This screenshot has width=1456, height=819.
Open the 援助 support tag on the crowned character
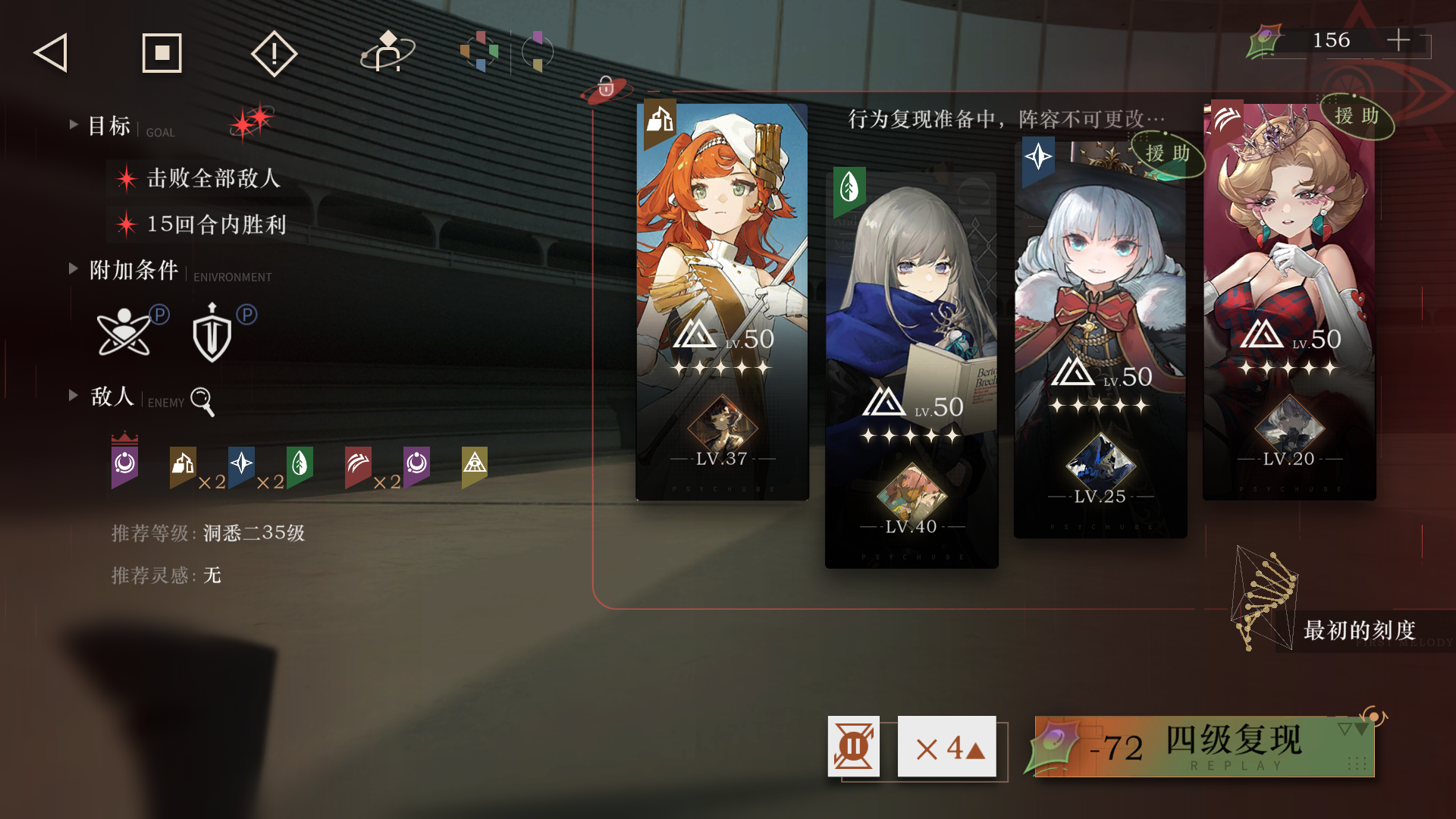1357,118
